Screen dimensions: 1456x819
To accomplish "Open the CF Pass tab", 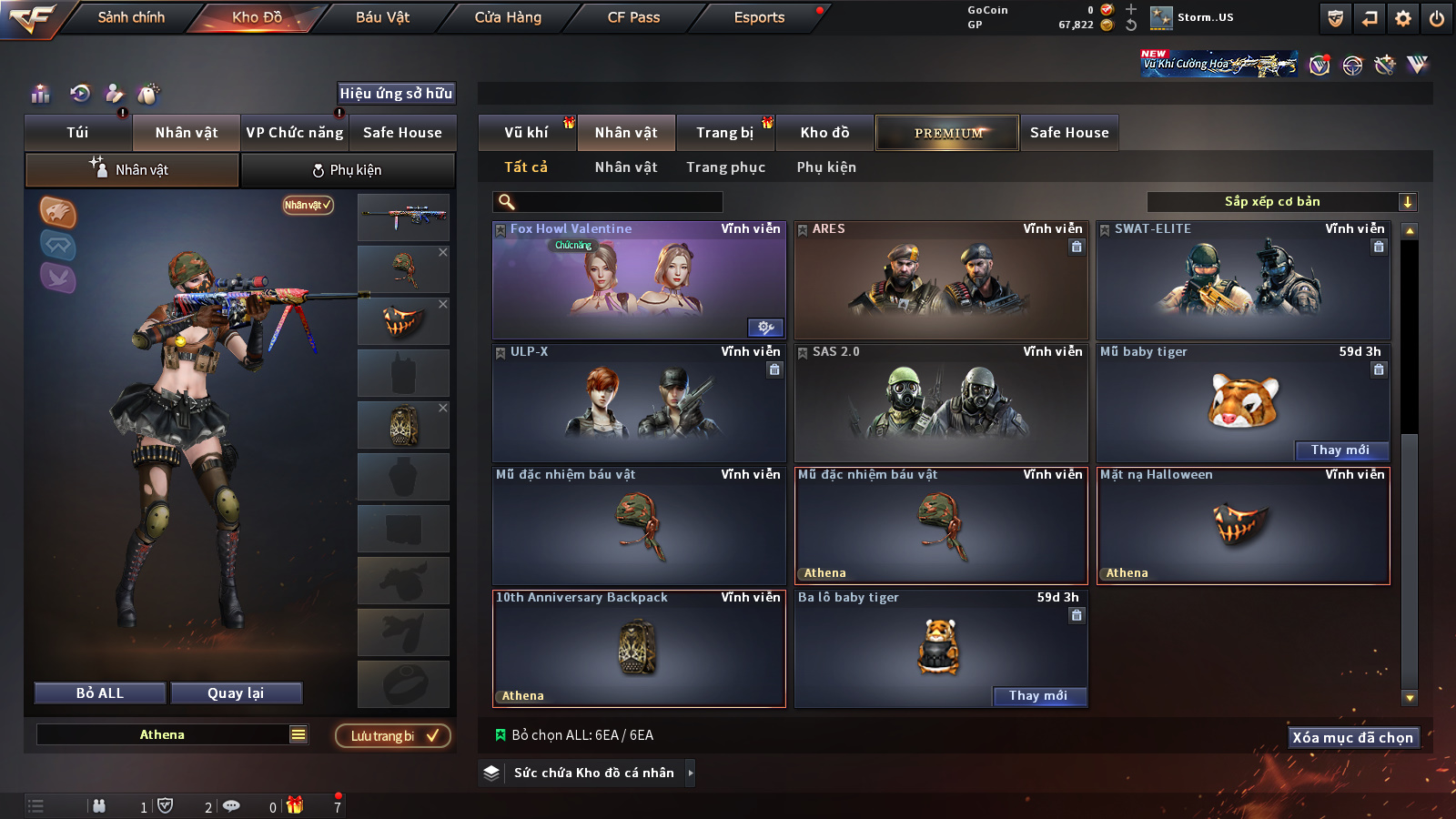I will 633,17.
